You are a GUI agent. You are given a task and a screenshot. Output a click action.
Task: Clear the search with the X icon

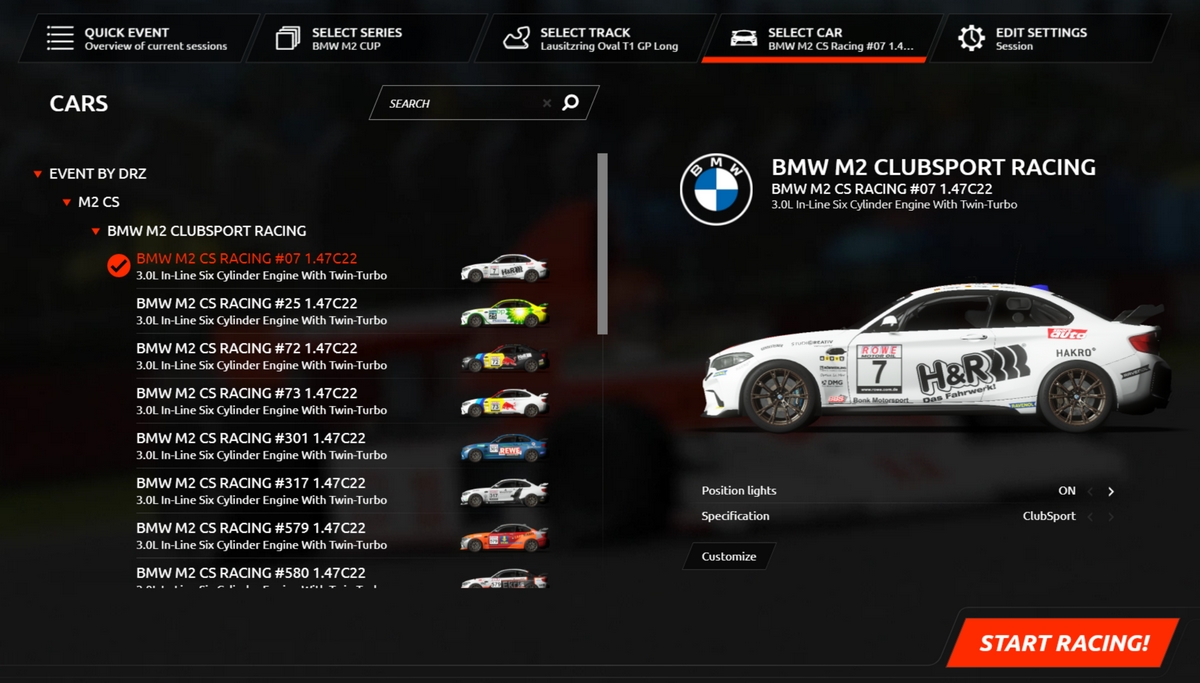[547, 103]
